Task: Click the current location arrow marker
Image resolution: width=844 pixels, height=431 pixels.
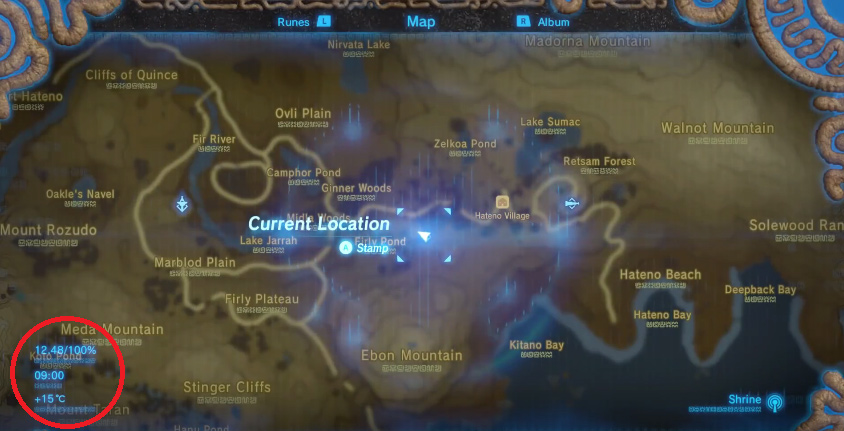Action: (x=424, y=236)
